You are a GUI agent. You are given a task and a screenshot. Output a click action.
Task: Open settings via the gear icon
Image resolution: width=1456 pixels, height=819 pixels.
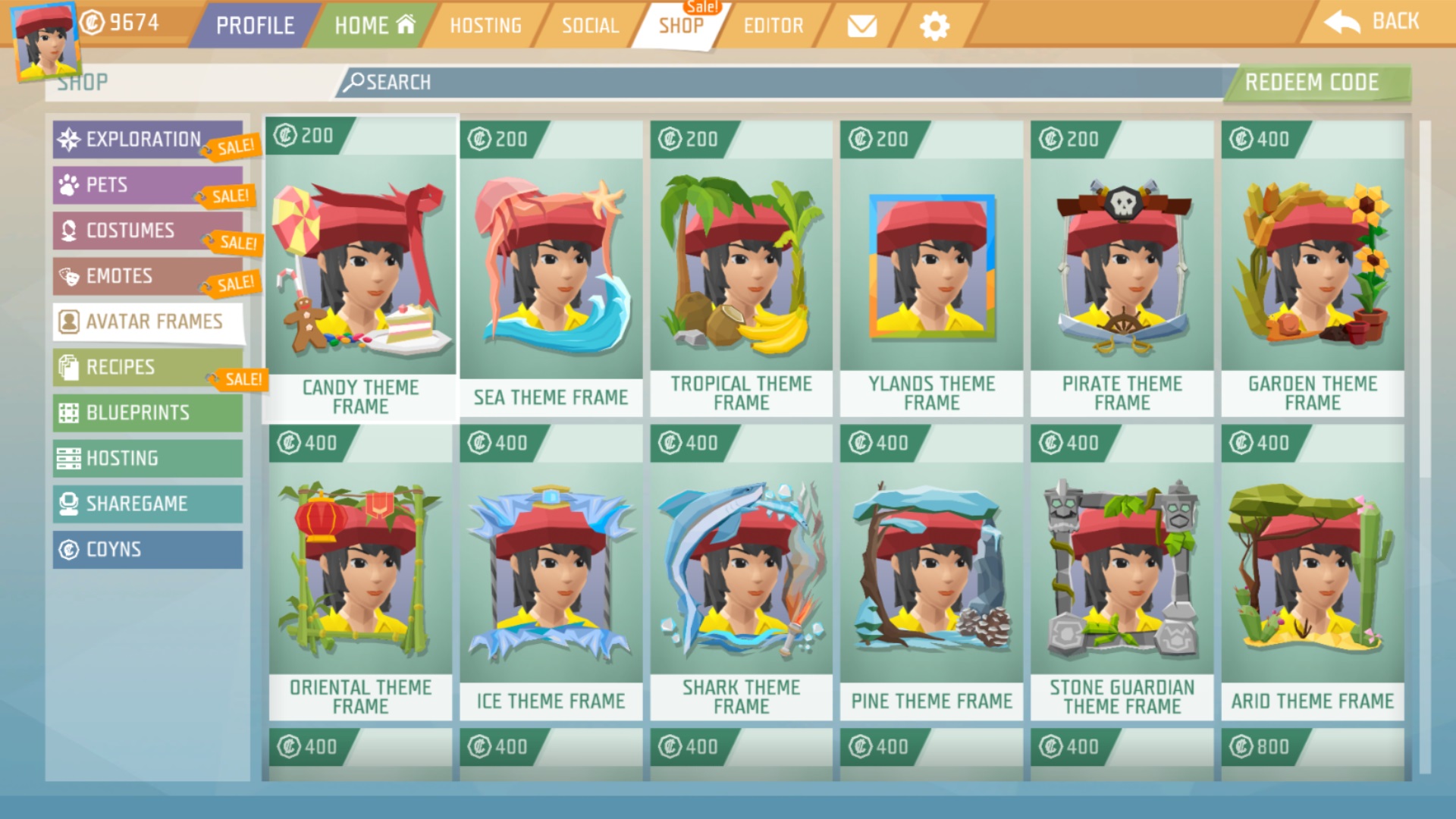[934, 27]
